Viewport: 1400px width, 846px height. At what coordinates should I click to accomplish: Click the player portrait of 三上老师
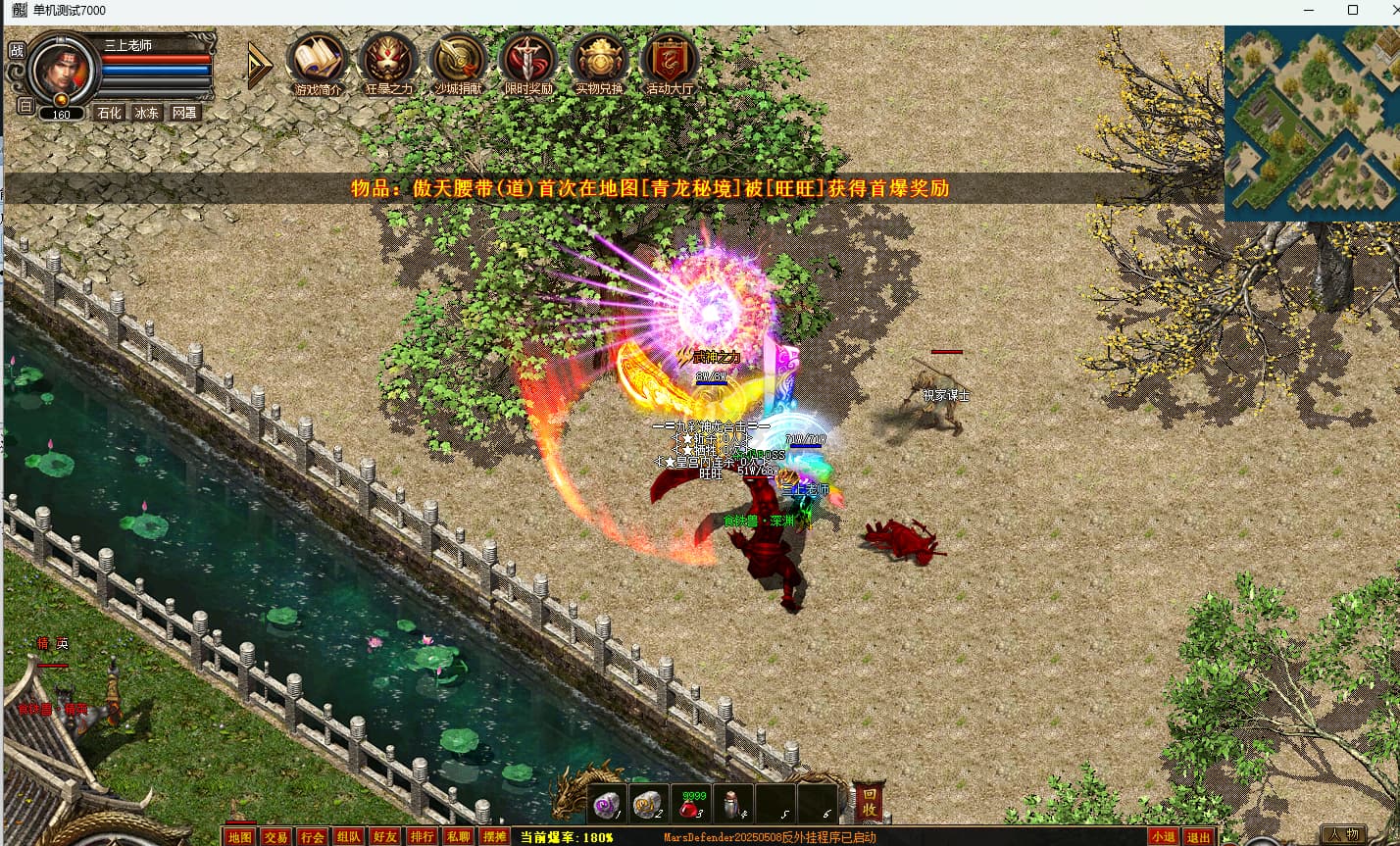[x=64, y=69]
